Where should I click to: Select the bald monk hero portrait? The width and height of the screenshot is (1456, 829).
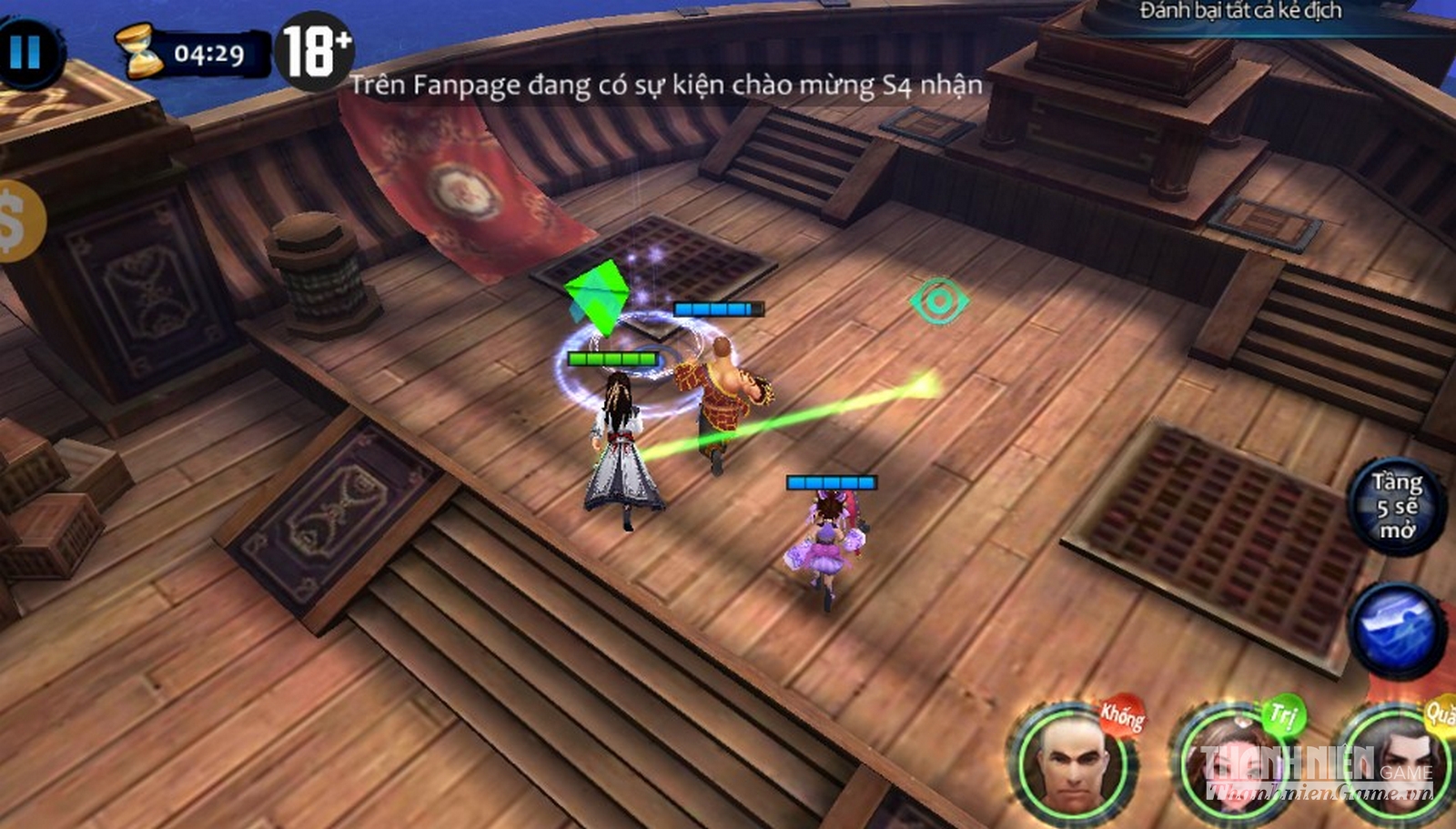1074,763
